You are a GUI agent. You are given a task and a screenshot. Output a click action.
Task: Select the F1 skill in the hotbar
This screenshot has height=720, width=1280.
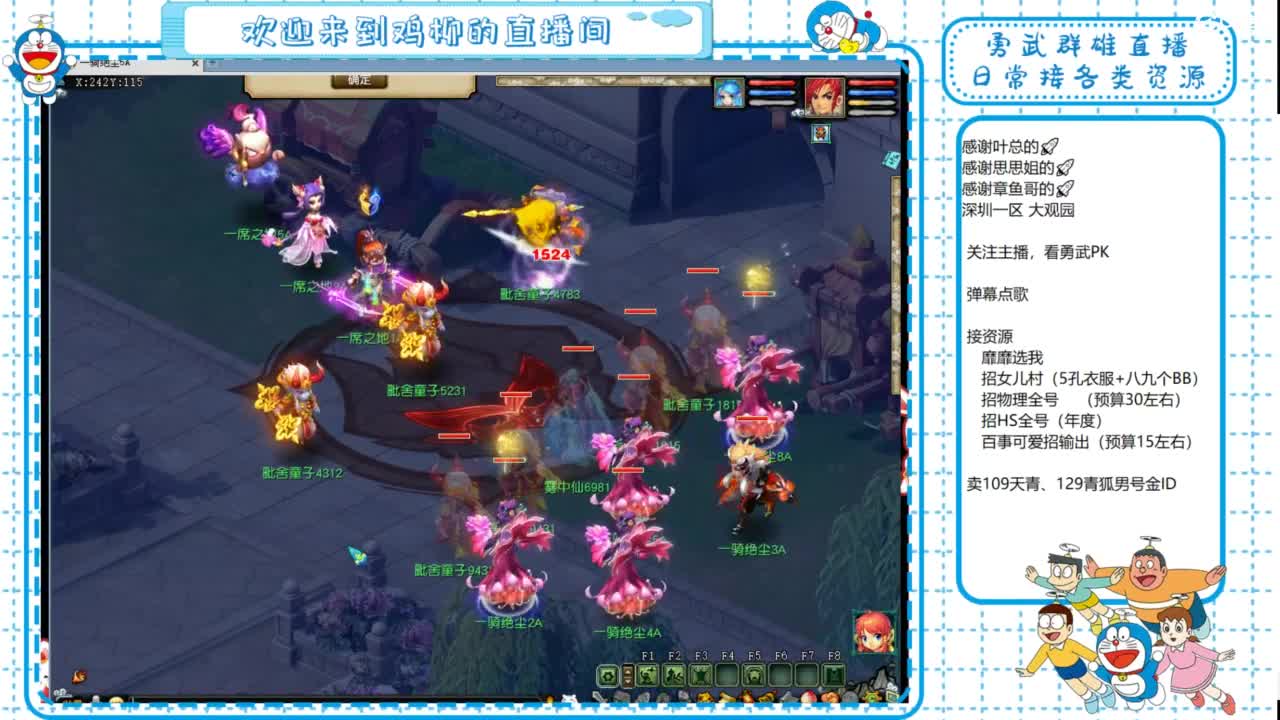[648, 674]
